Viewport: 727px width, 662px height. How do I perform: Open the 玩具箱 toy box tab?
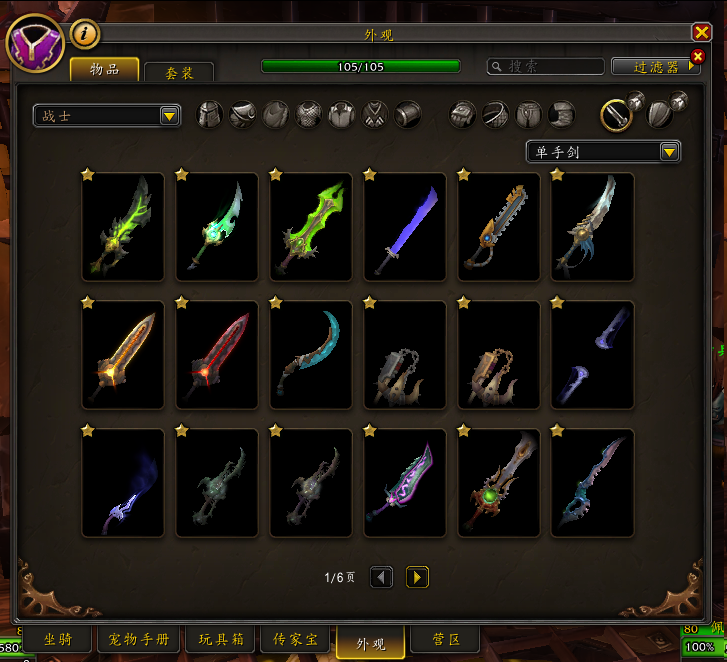pyautogui.click(x=219, y=639)
